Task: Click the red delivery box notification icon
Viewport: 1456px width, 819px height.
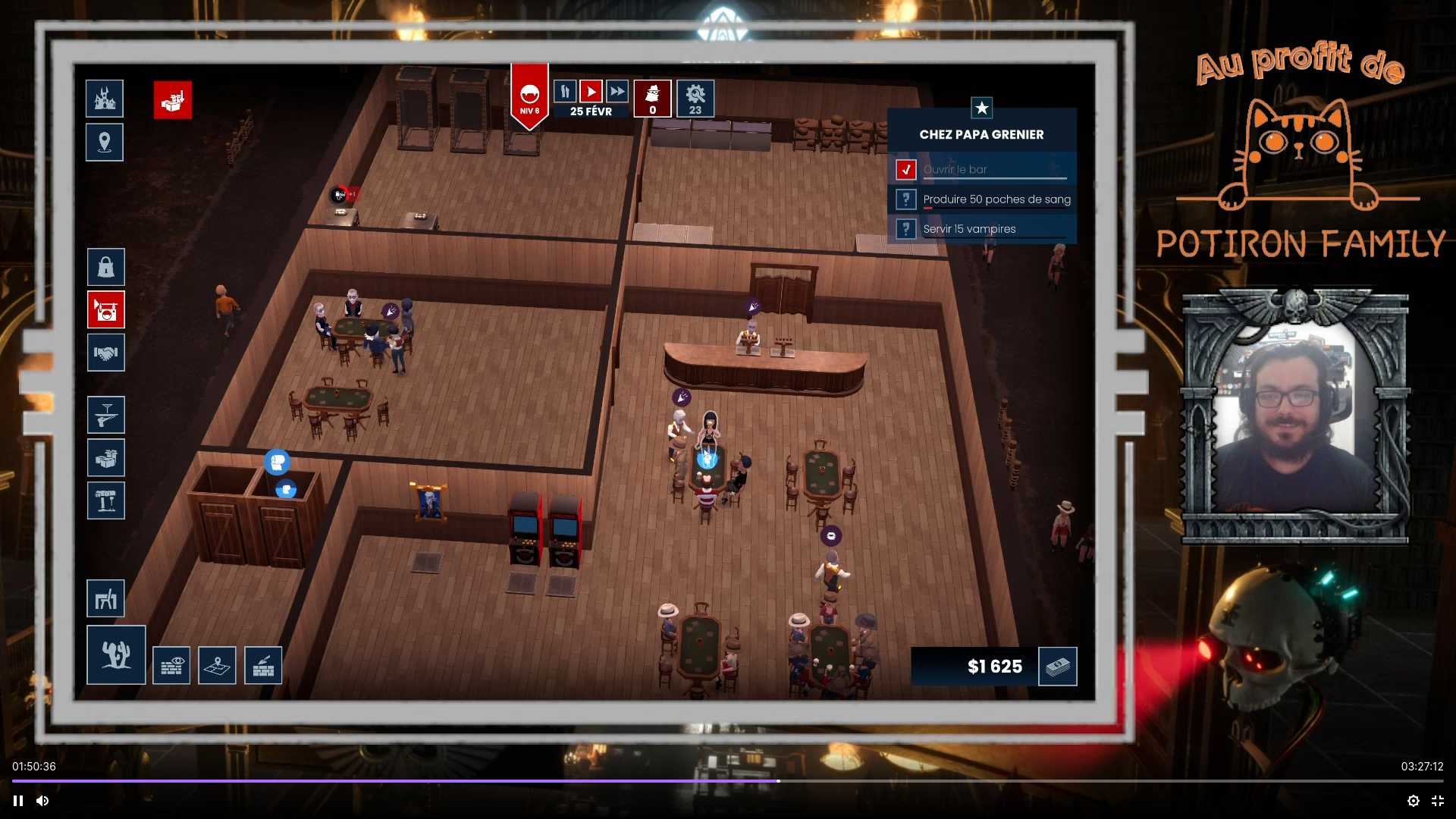Action: [171, 101]
